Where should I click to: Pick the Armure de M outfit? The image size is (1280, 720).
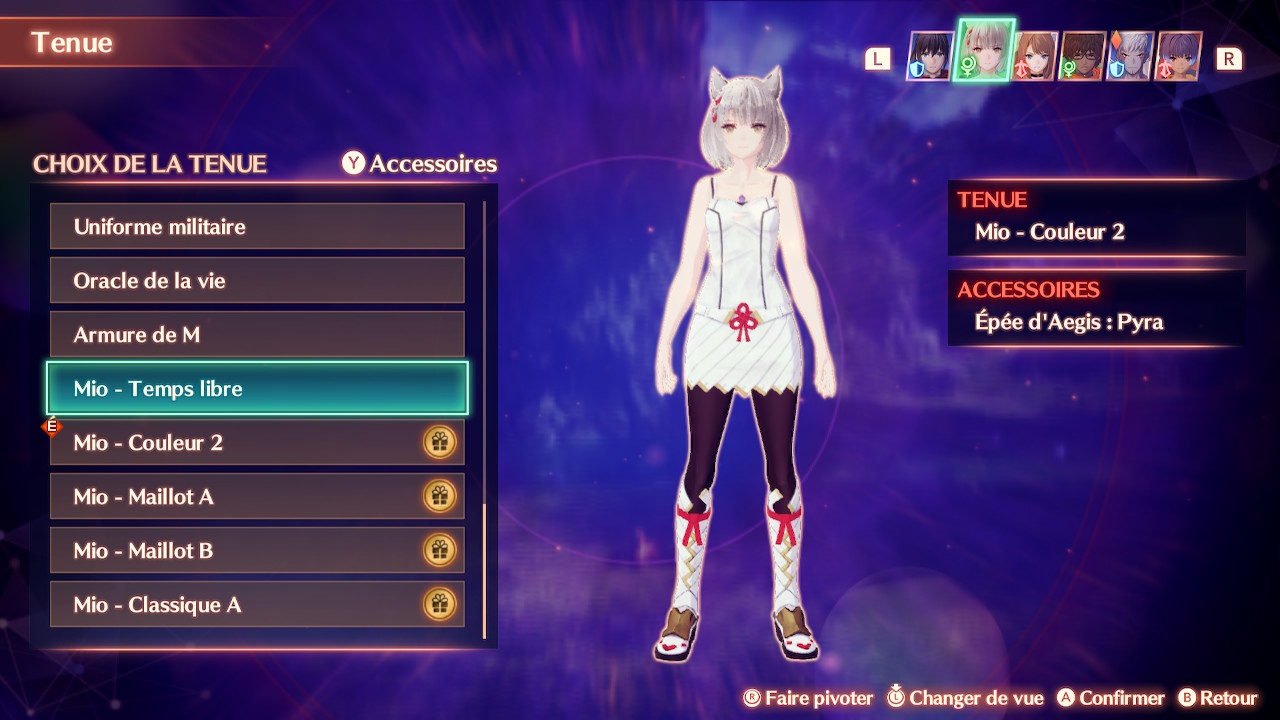coord(257,335)
